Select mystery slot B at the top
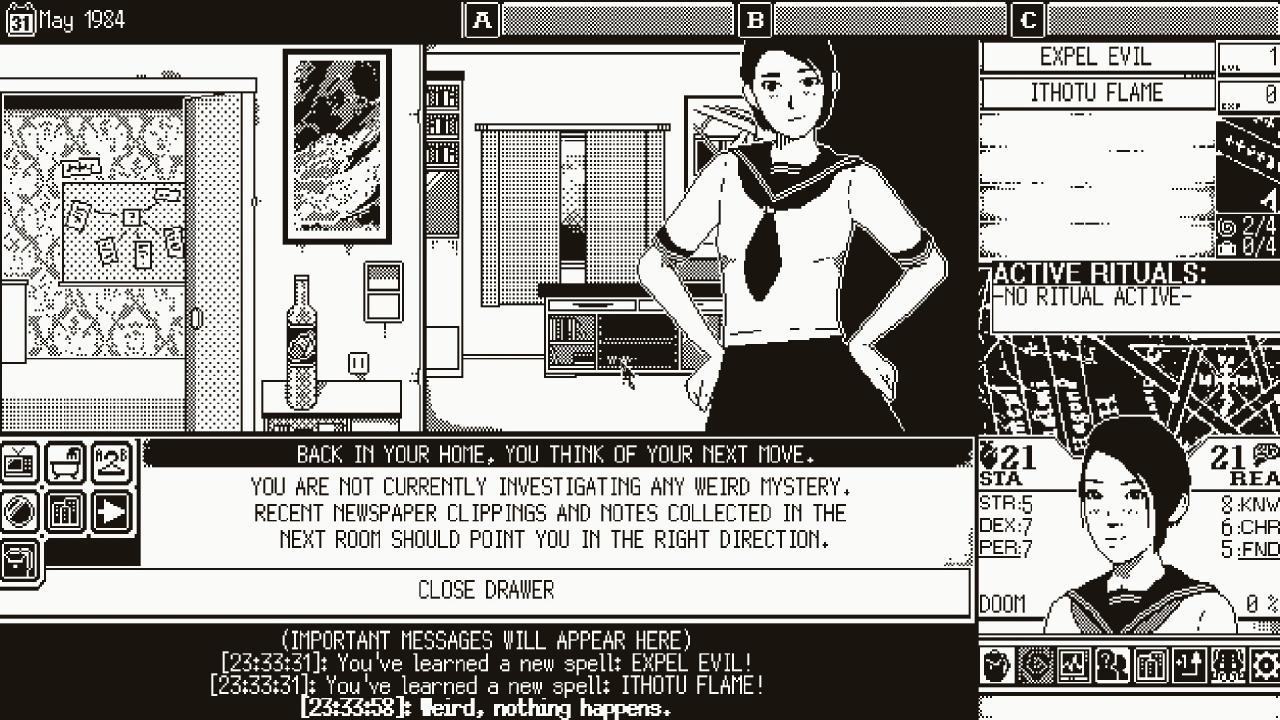 756,20
